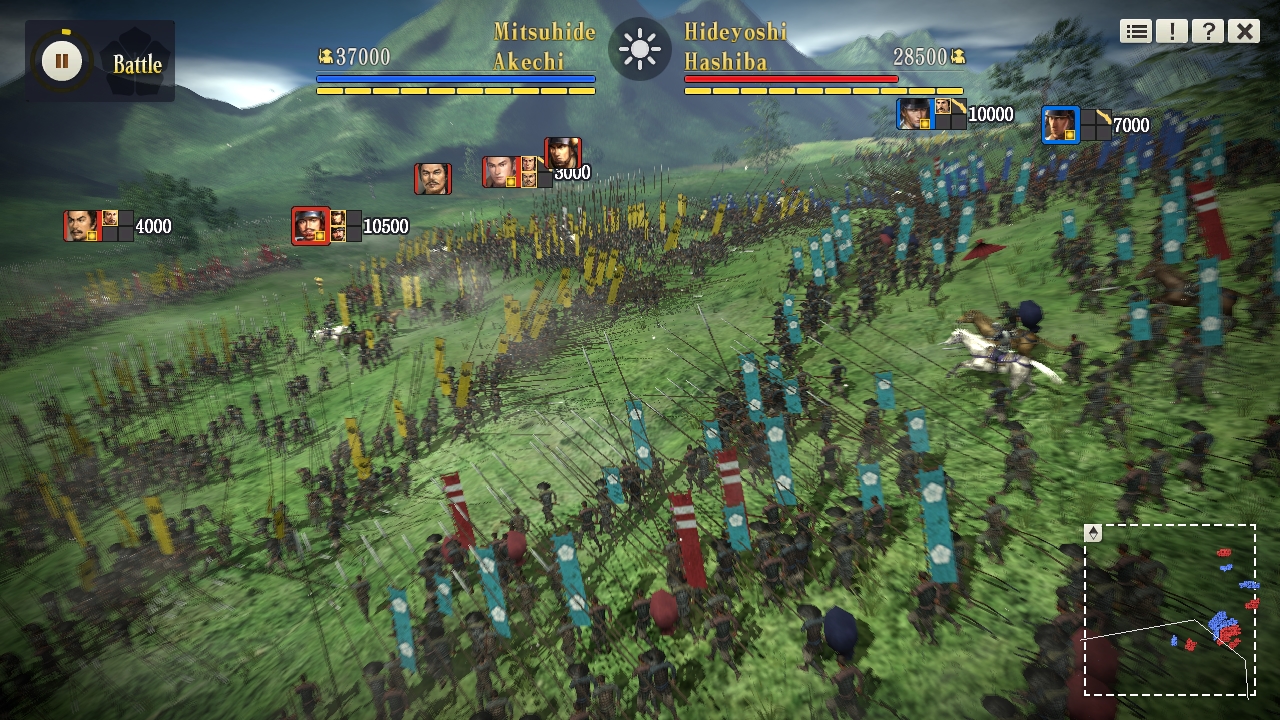Click the sun weather icon between faction banners
The width and height of the screenshot is (1280, 720).
click(x=639, y=47)
